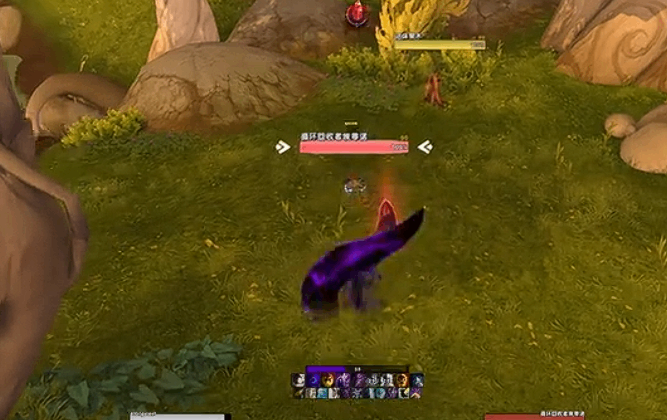Target the enemy via the red nameplate

(354, 147)
